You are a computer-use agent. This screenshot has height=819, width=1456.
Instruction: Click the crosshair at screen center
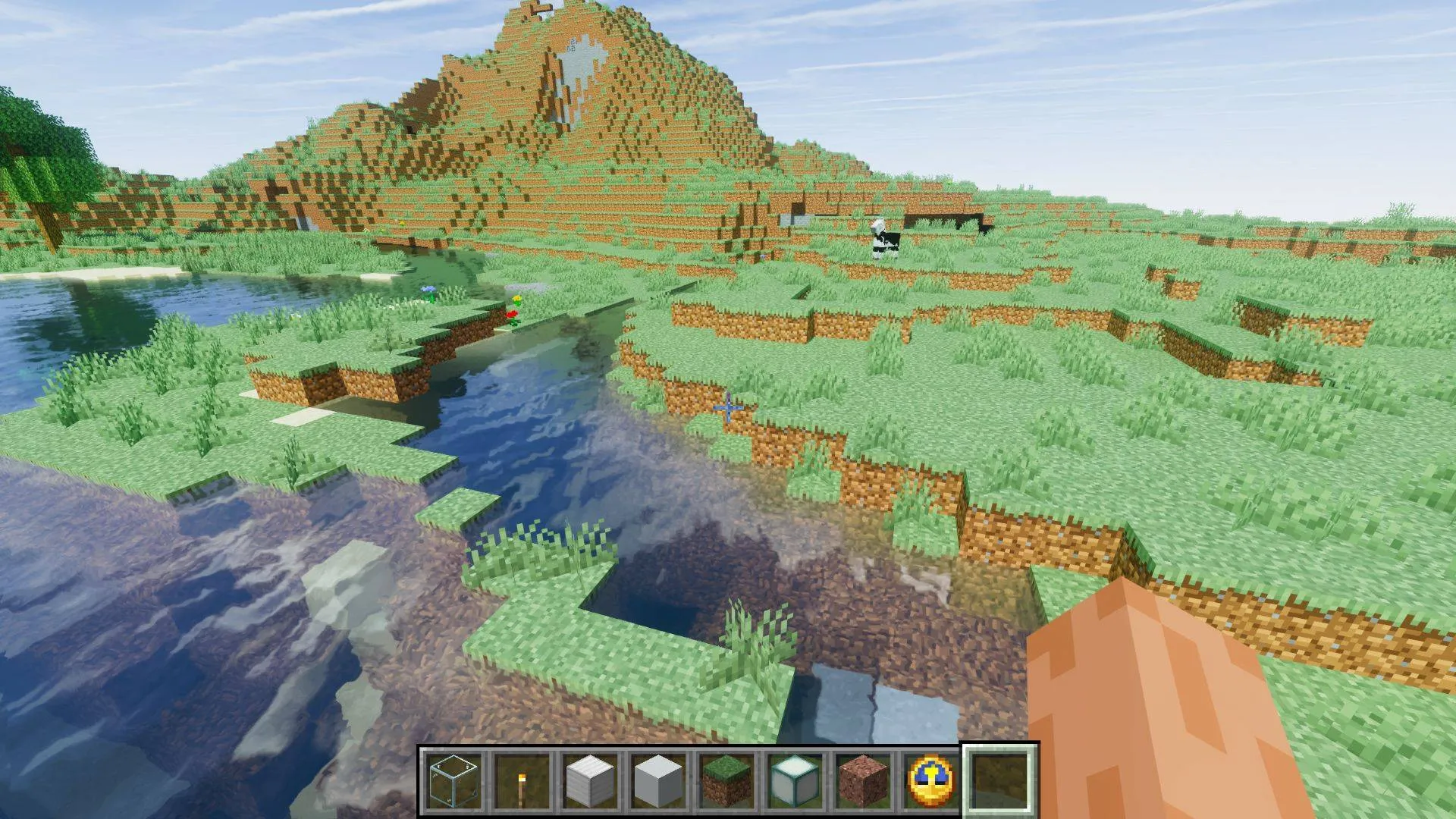point(728,409)
